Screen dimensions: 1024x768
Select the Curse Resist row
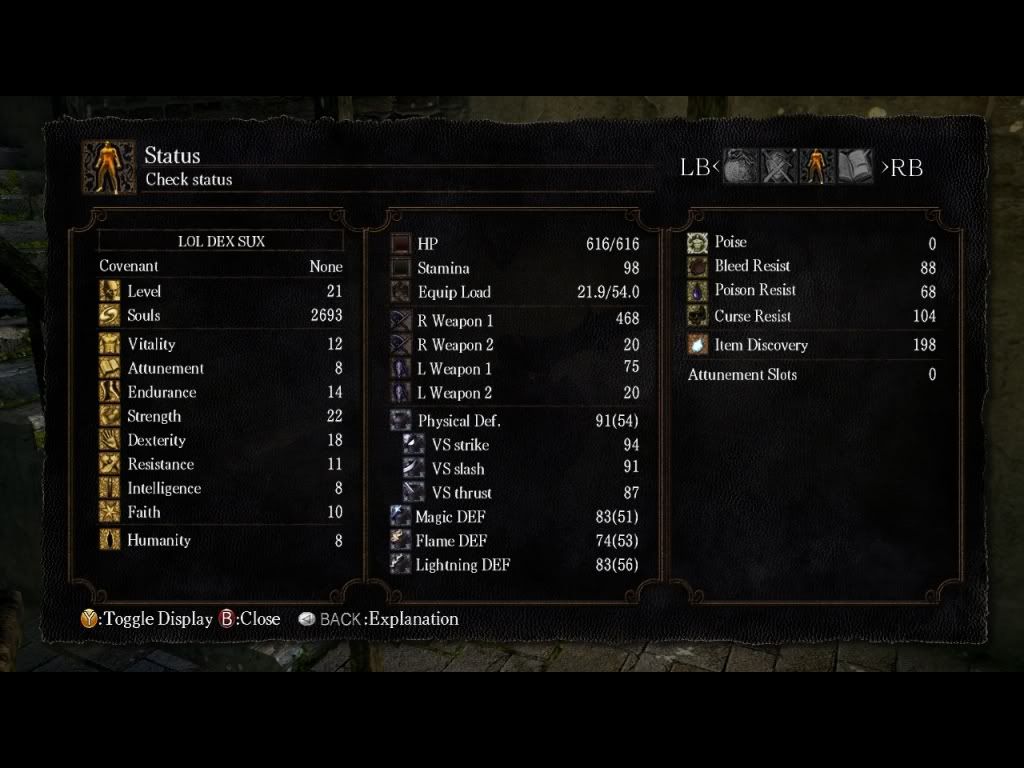point(811,316)
